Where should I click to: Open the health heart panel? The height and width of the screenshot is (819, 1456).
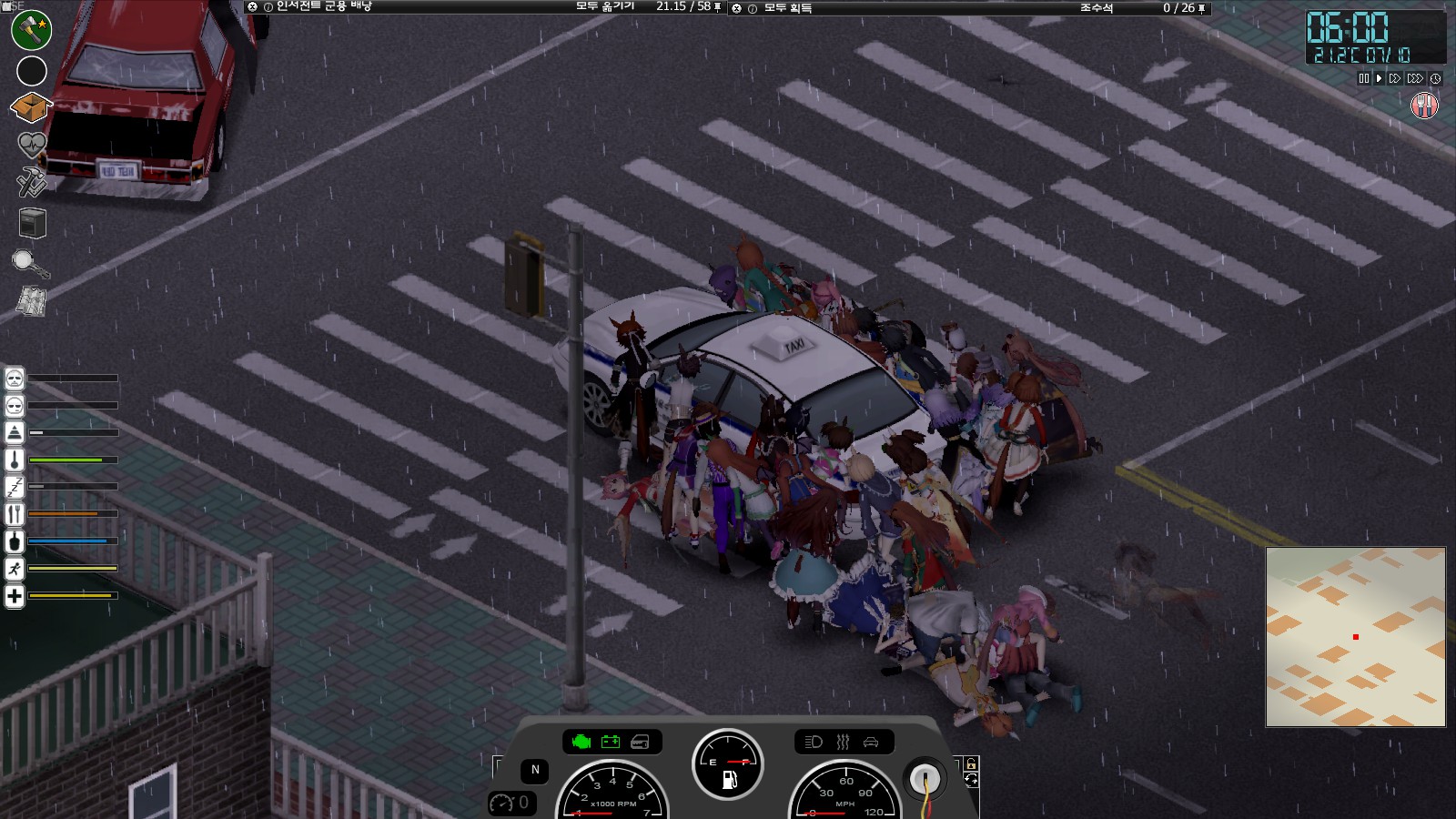(31, 144)
